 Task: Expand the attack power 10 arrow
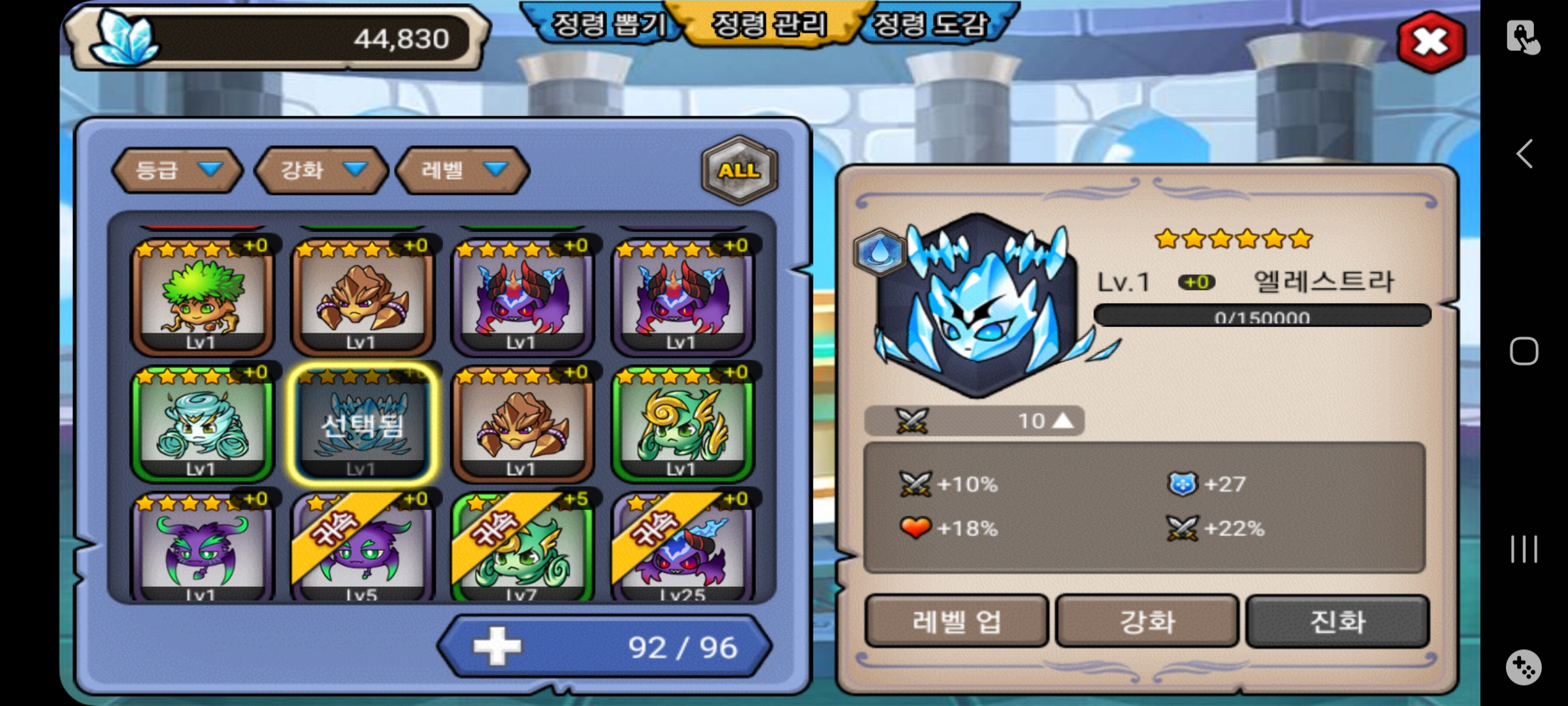1063,420
